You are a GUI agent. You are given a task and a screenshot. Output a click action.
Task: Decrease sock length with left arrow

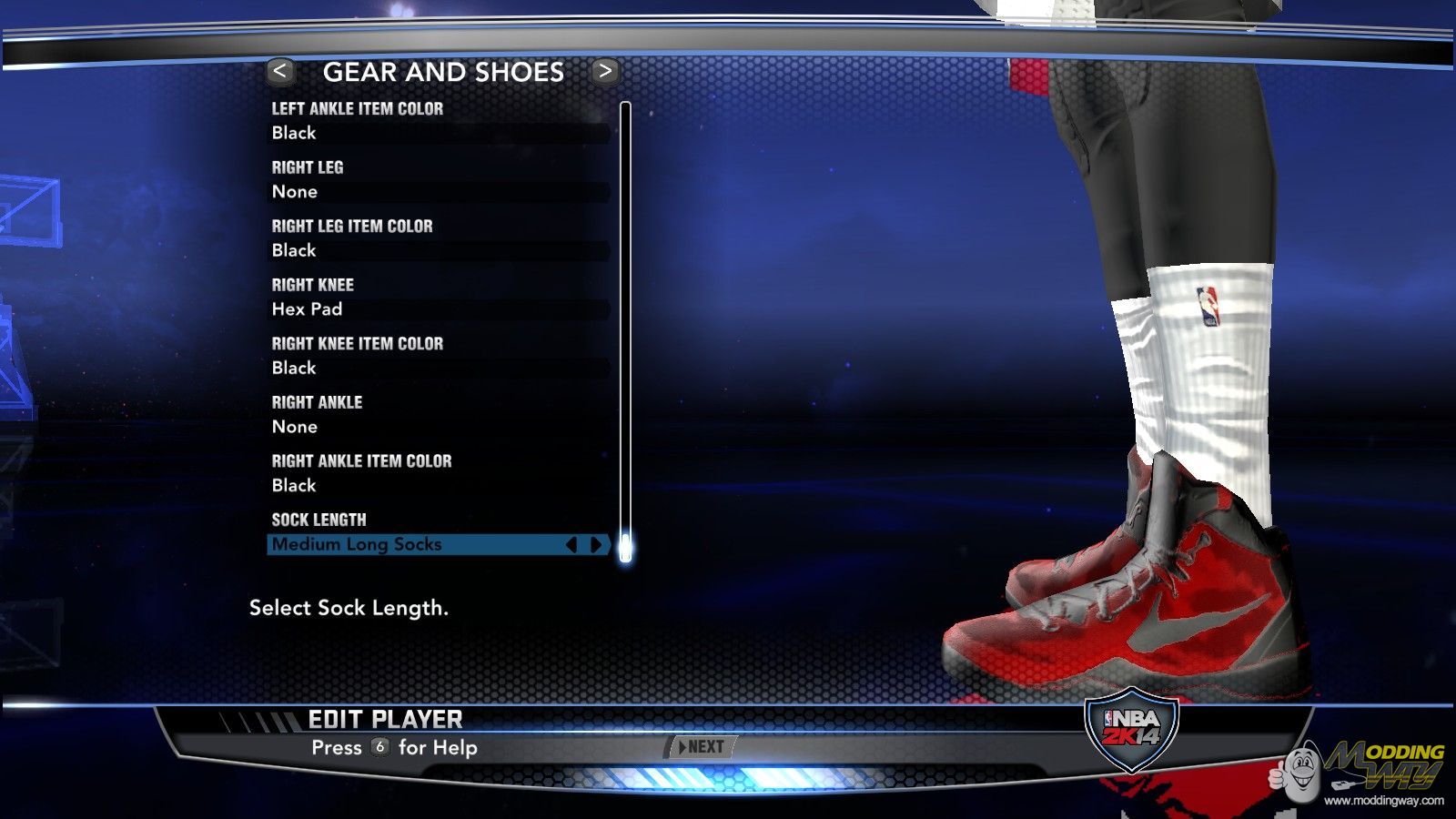(x=571, y=544)
